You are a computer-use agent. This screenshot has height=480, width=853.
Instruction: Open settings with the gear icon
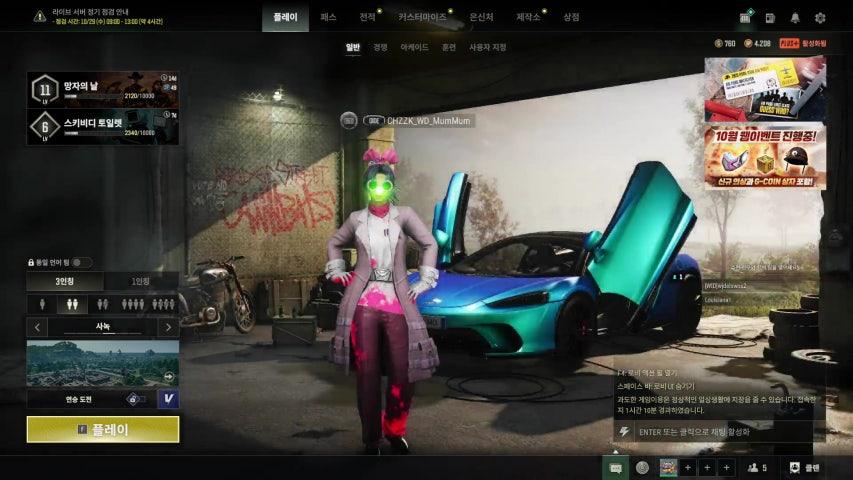tap(820, 18)
